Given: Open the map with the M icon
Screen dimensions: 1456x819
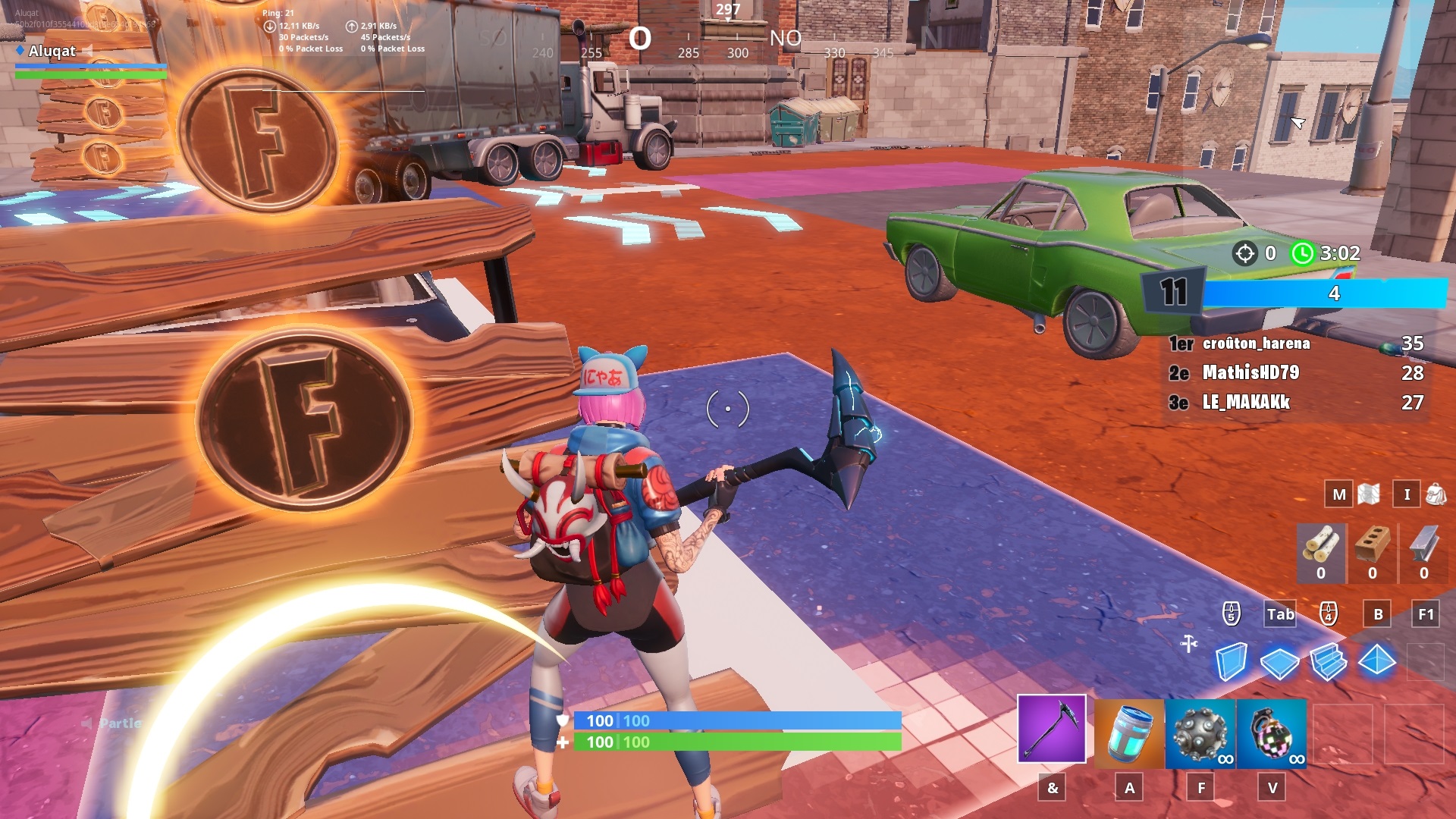Looking at the screenshot, I should pos(1339,494).
